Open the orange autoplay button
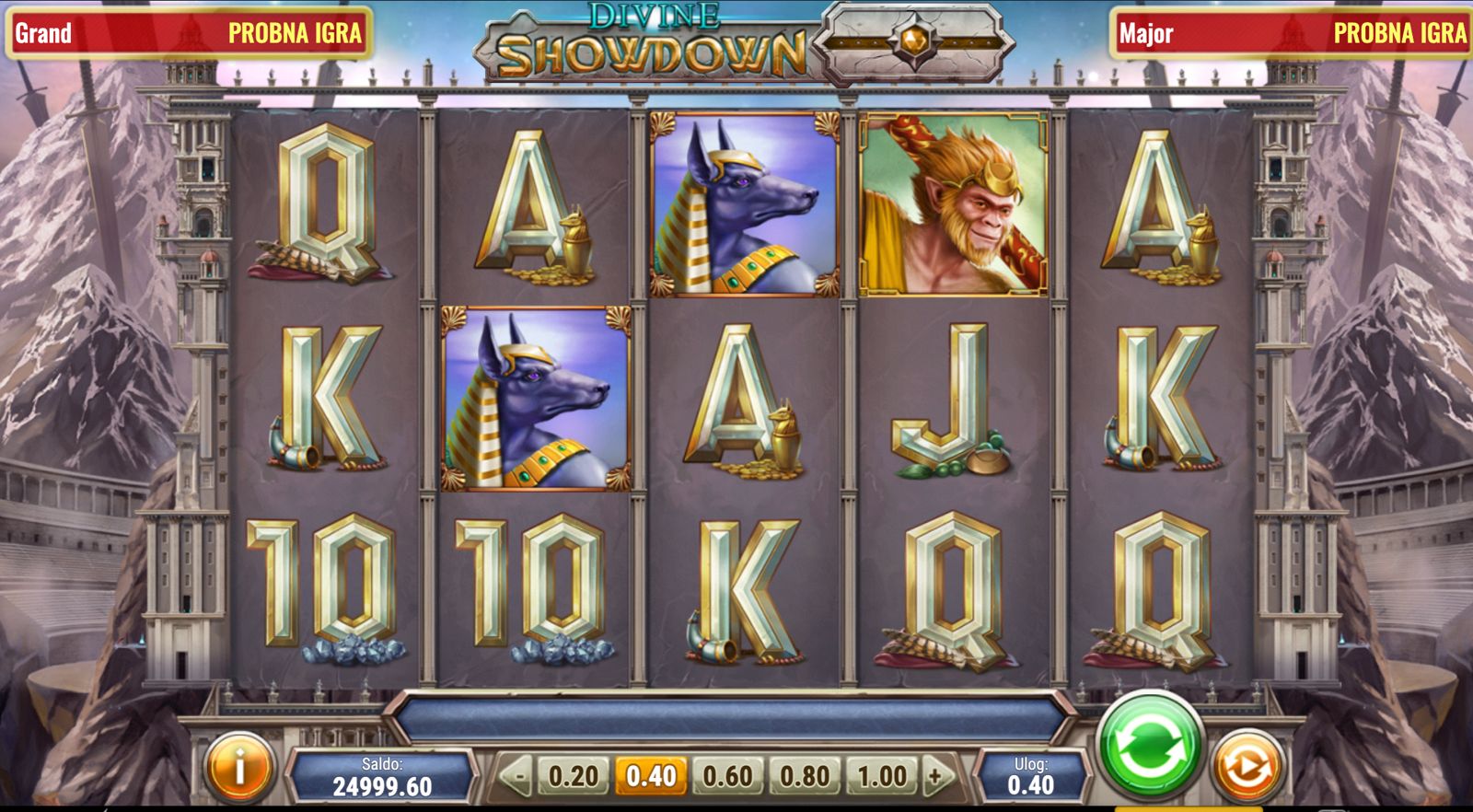 (x=1245, y=766)
